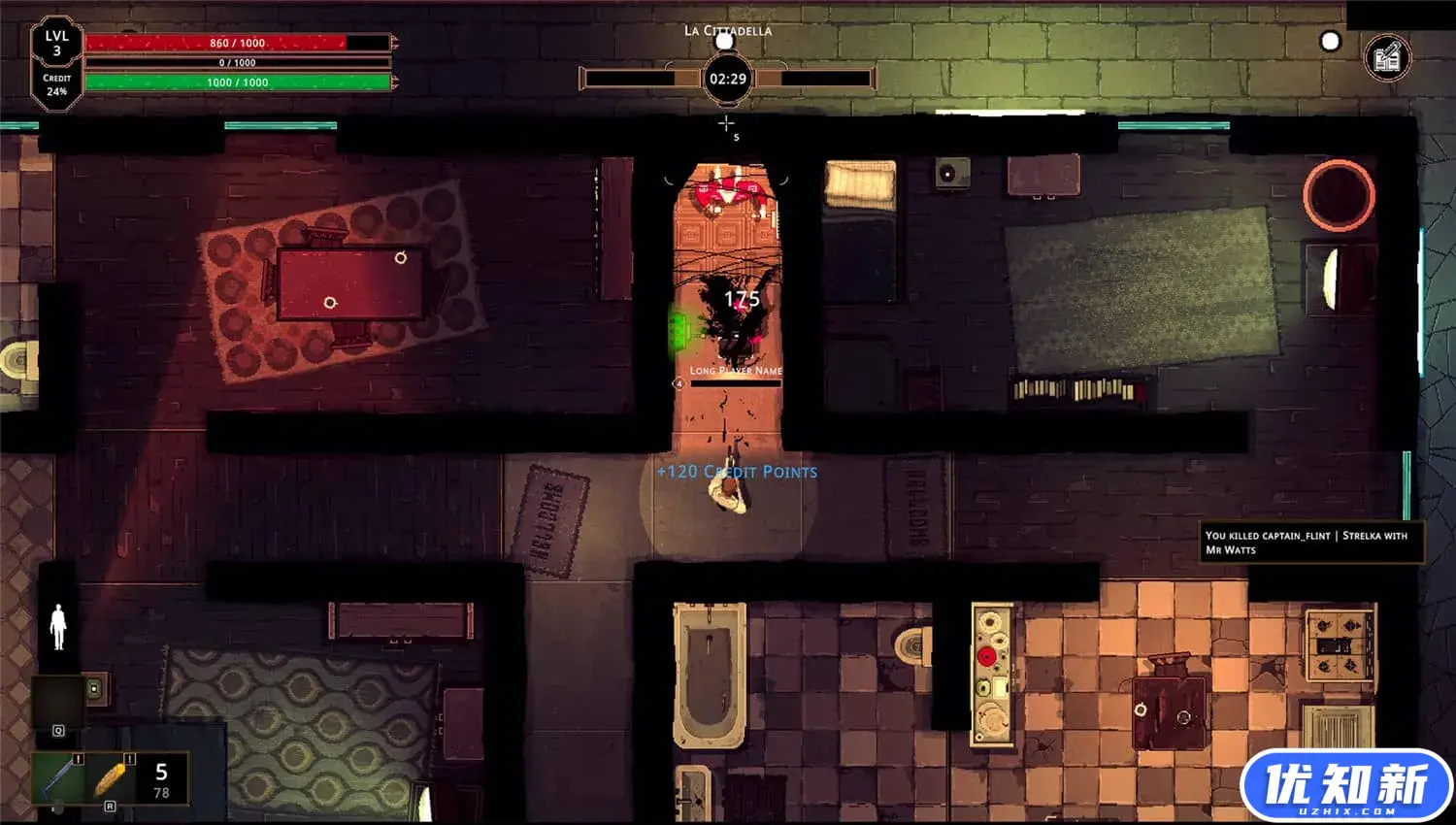Open the notebook journal icon

1387,57
